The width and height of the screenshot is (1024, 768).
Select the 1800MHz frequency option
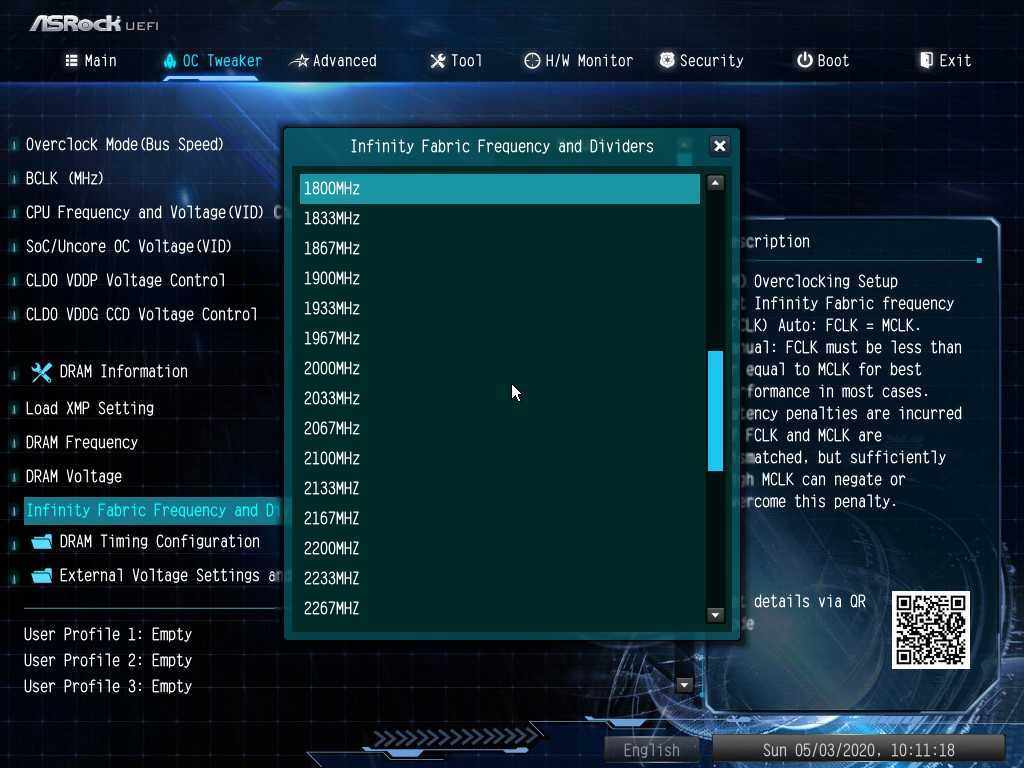coord(499,189)
